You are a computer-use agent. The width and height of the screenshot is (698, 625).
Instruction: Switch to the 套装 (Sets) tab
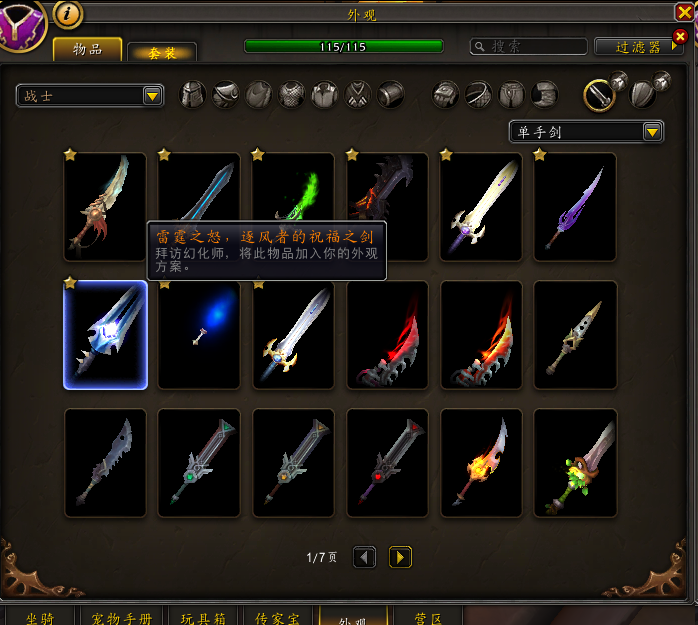pos(162,53)
